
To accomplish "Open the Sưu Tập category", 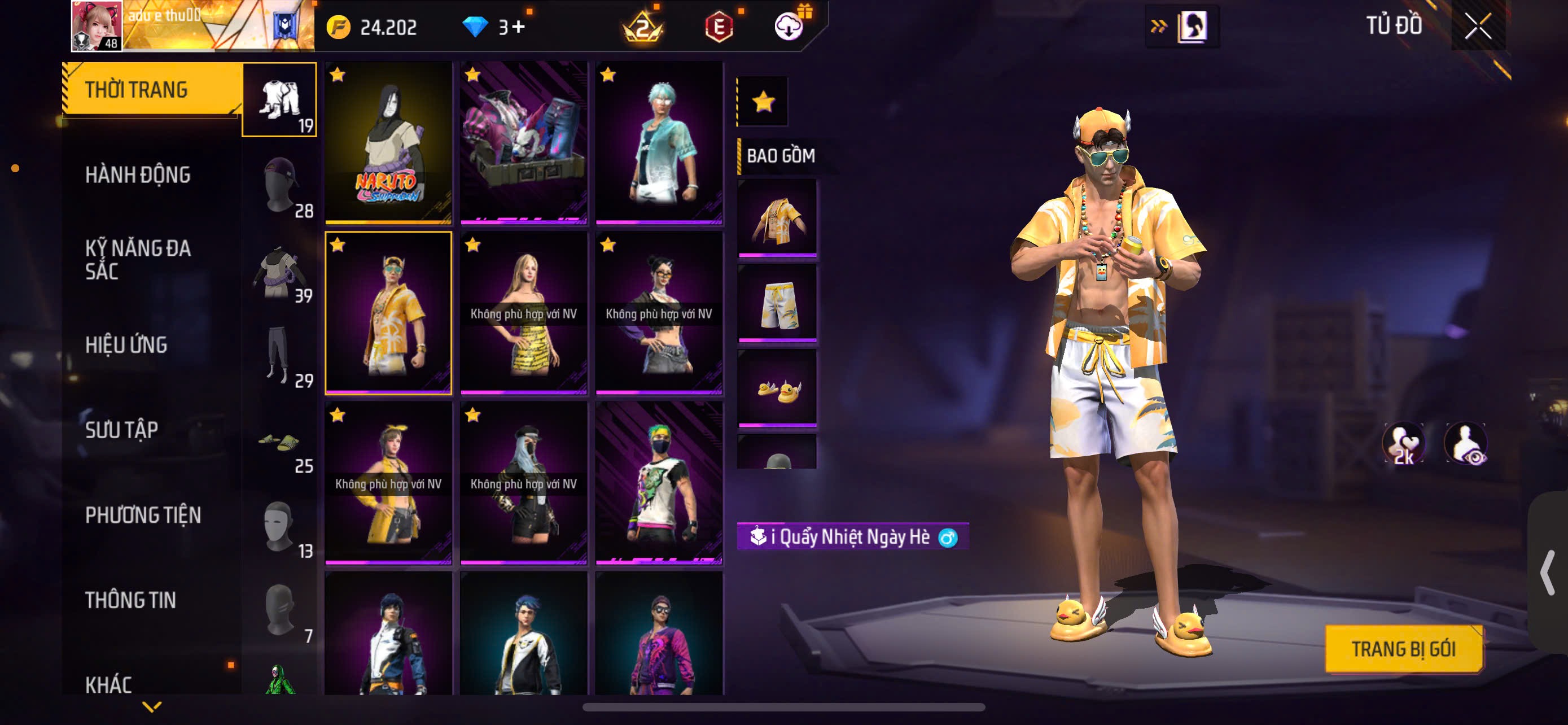I will coord(122,430).
